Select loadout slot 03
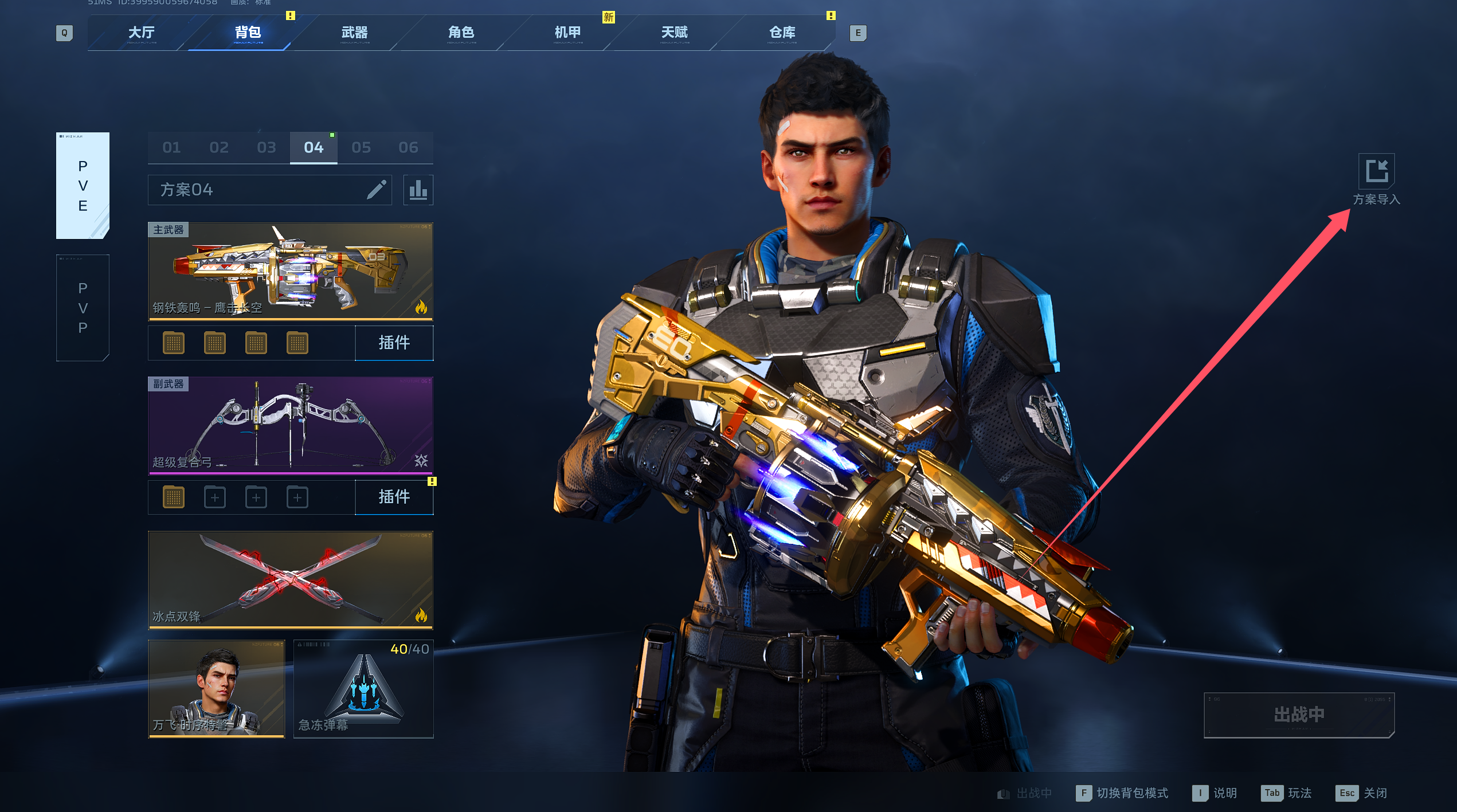This screenshot has width=1457, height=812. coord(267,148)
